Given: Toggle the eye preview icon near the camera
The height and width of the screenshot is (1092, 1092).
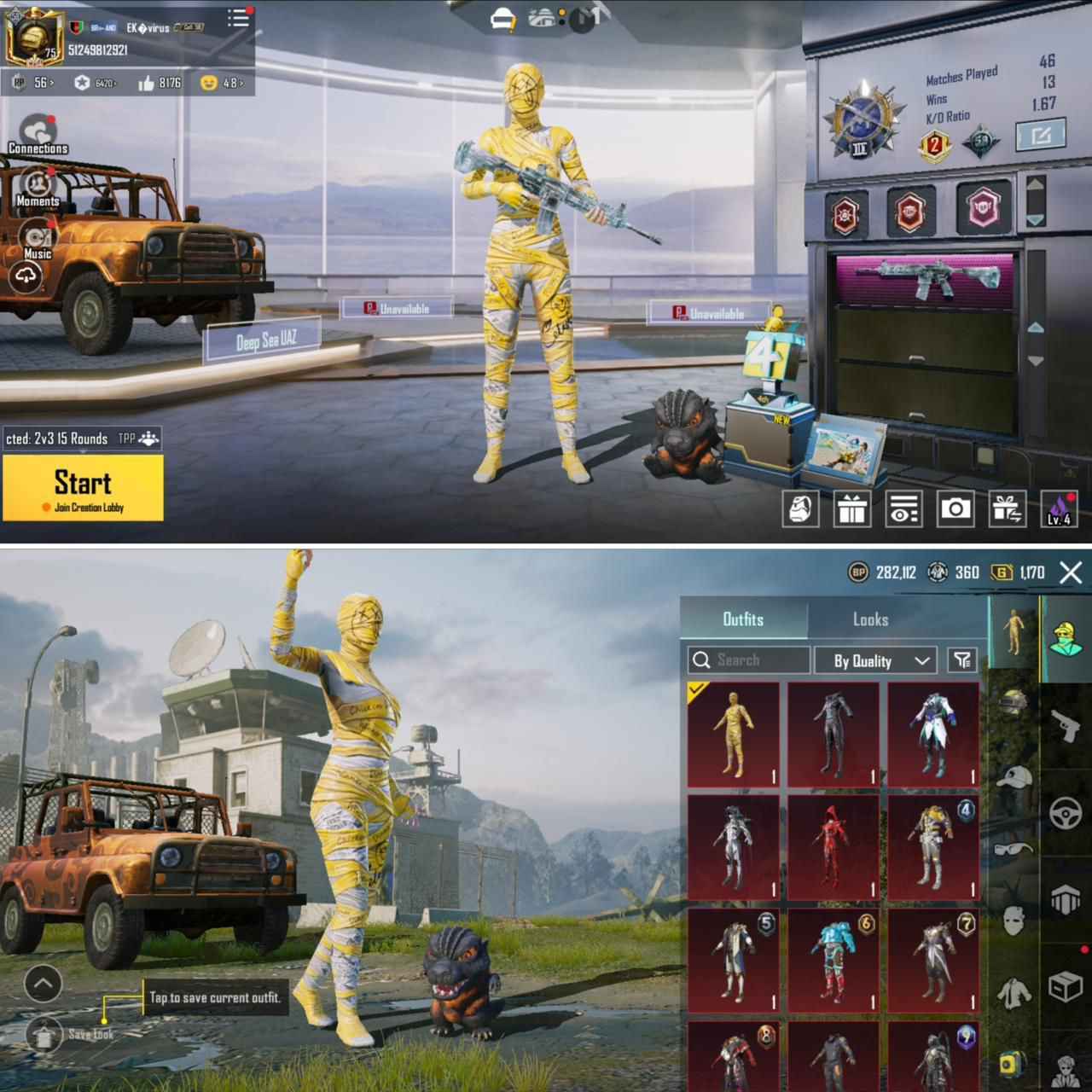Looking at the screenshot, I should click(904, 511).
